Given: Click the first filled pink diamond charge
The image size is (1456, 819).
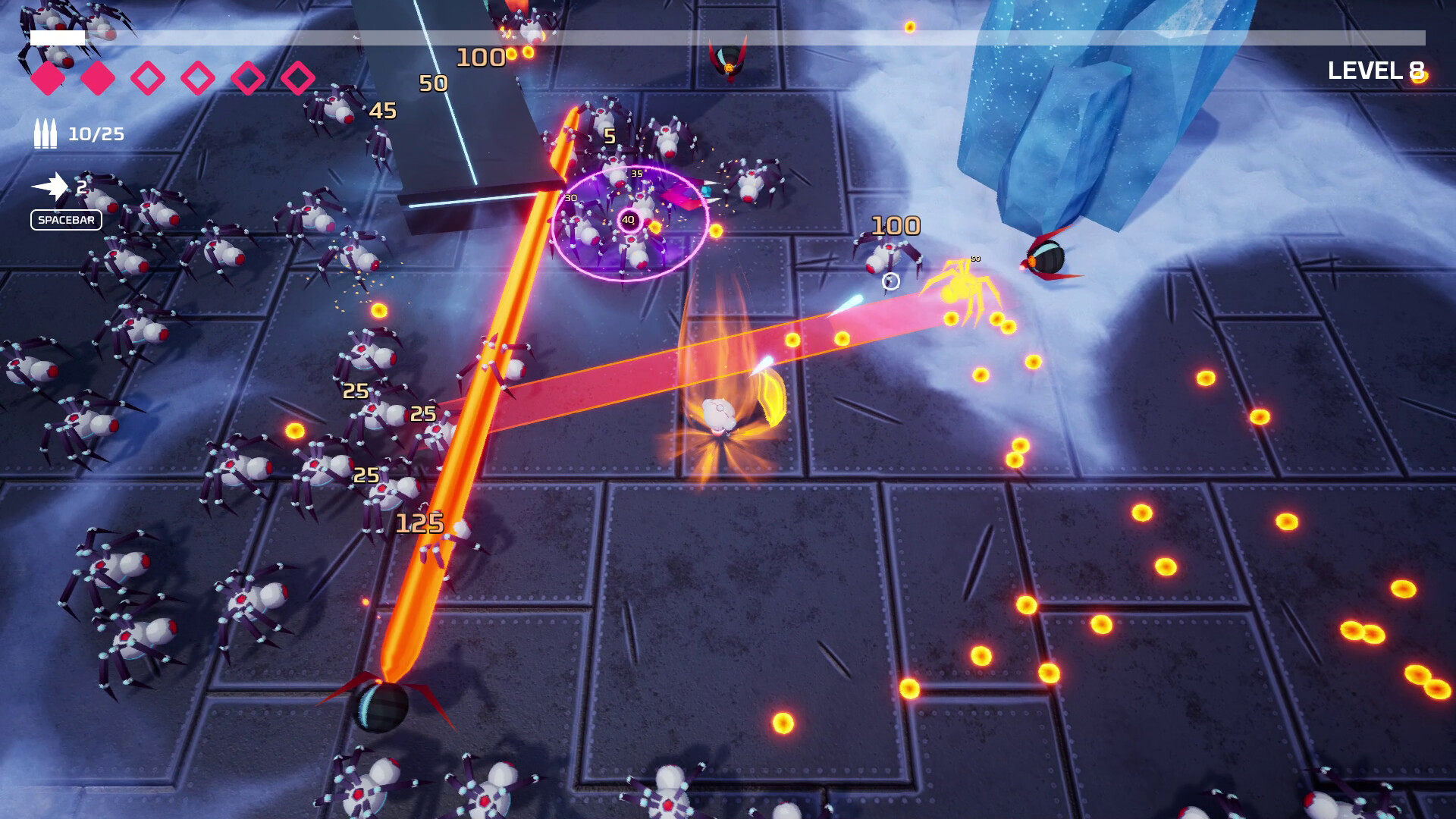Looking at the screenshot, I should (x=47, y=77).
